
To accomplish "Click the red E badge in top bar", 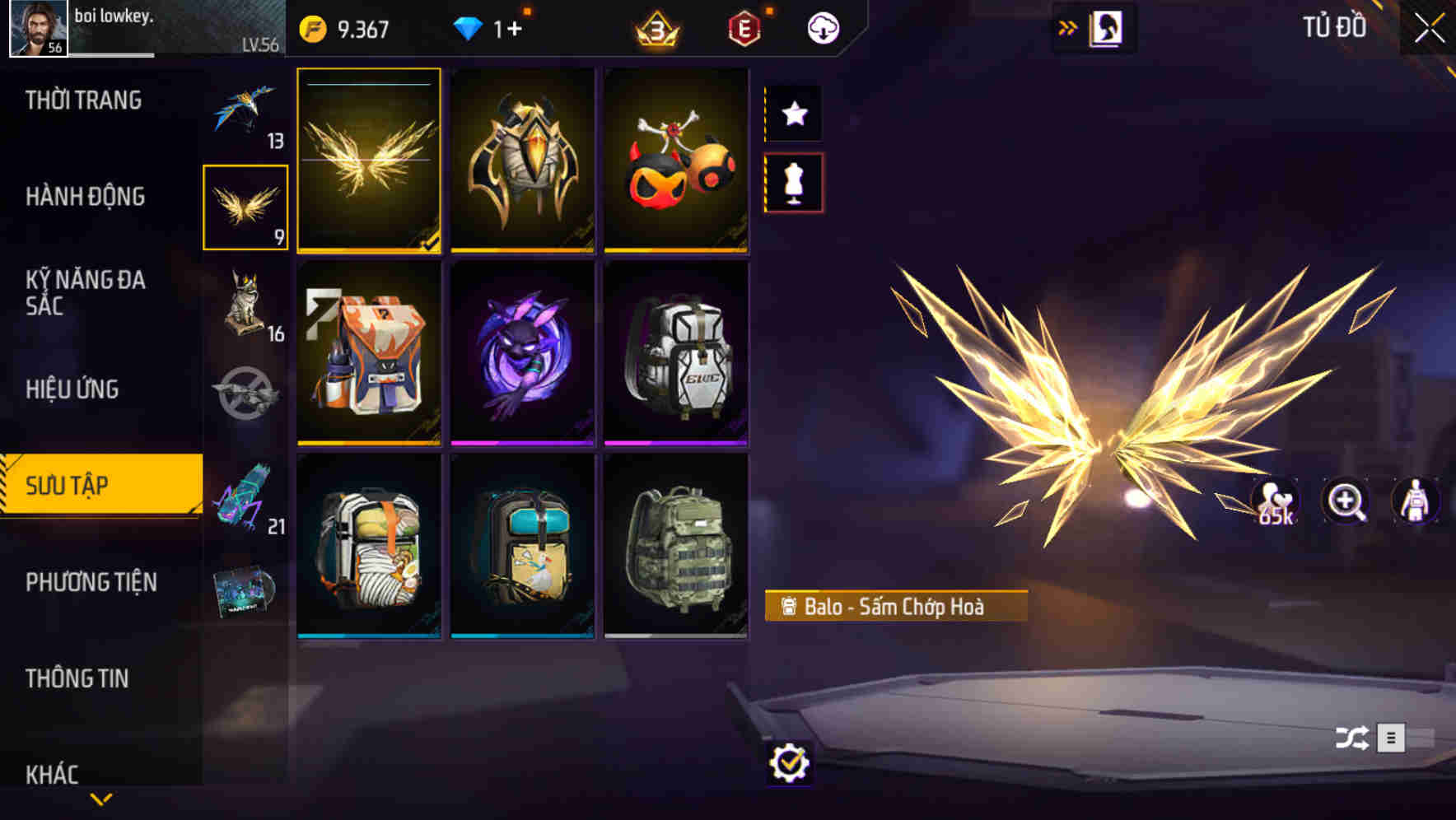I will tap(744, 27).
